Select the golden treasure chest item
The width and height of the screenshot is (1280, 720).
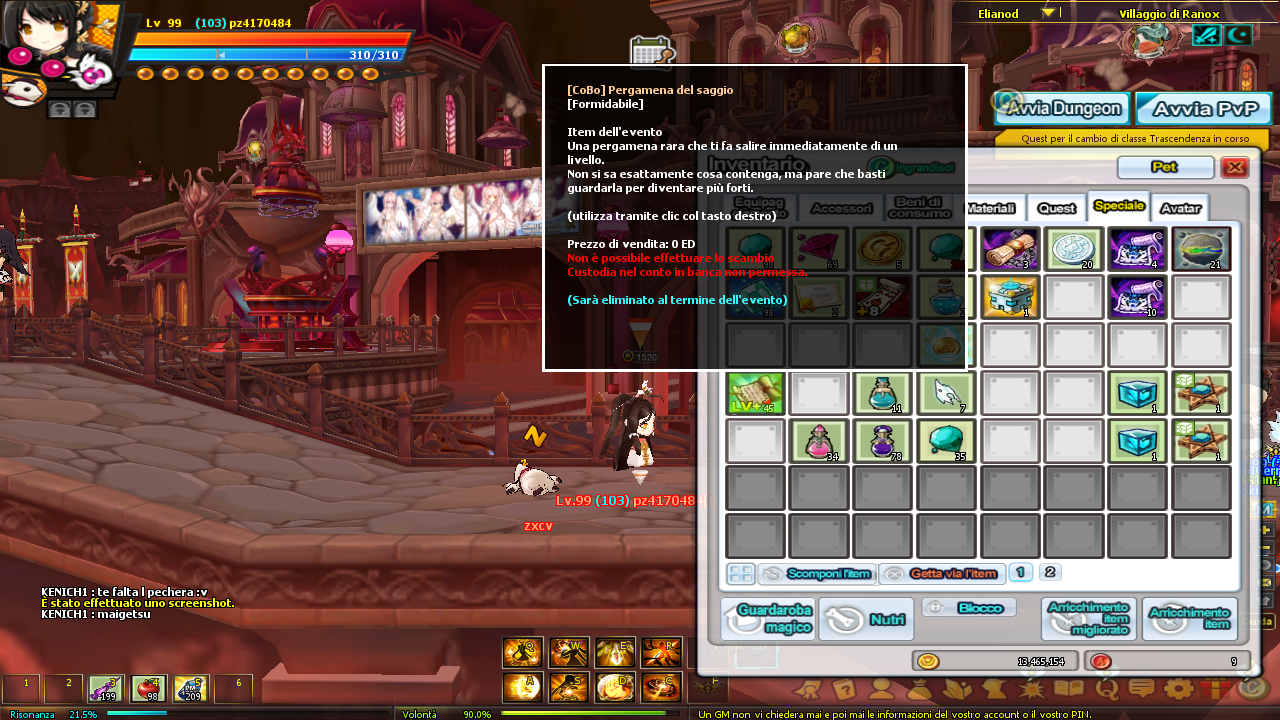pos(1009,297)
